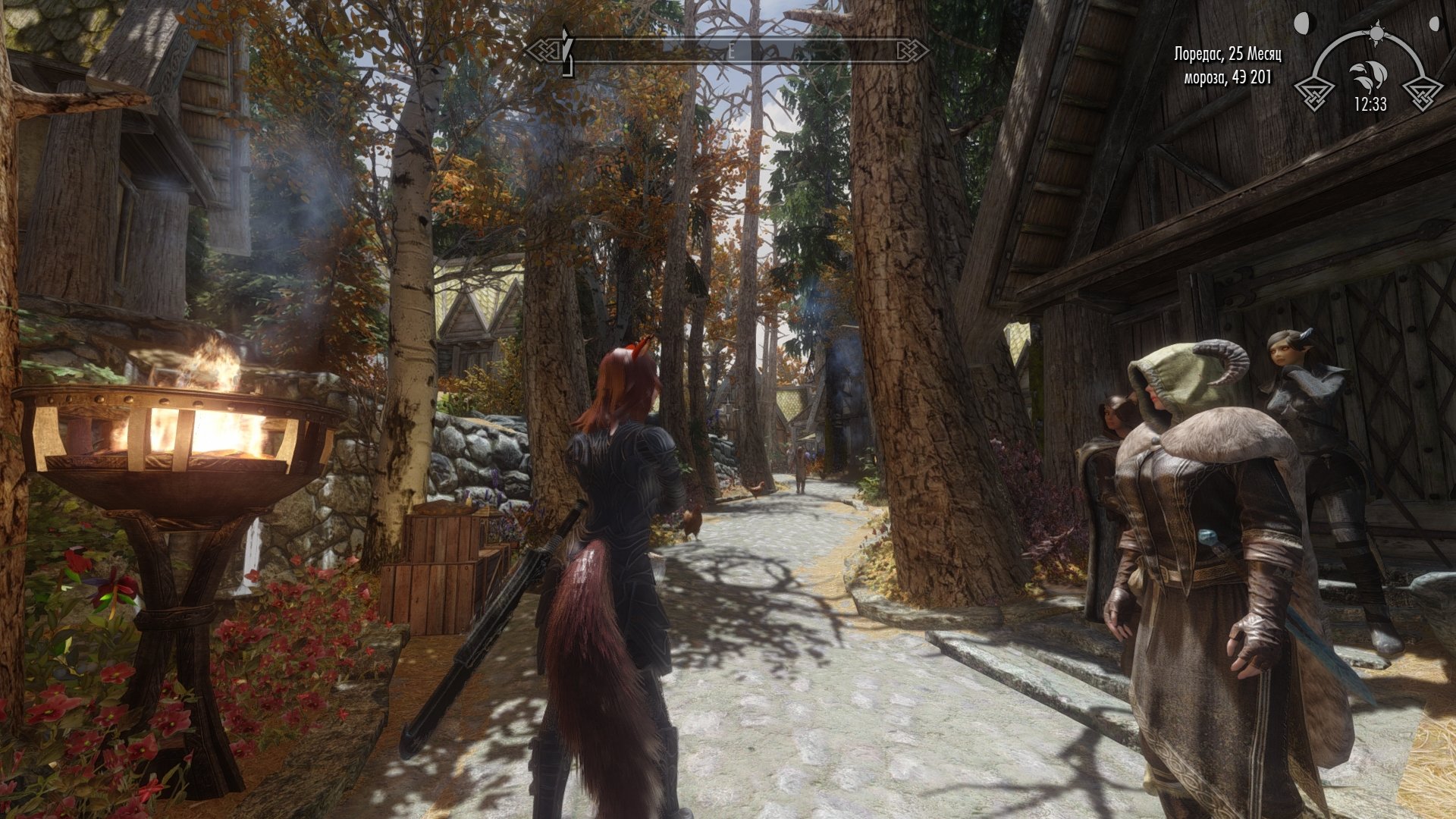1456x819 pixels.
Task: Click the compass bar
Action: click(x=728, y=51)
